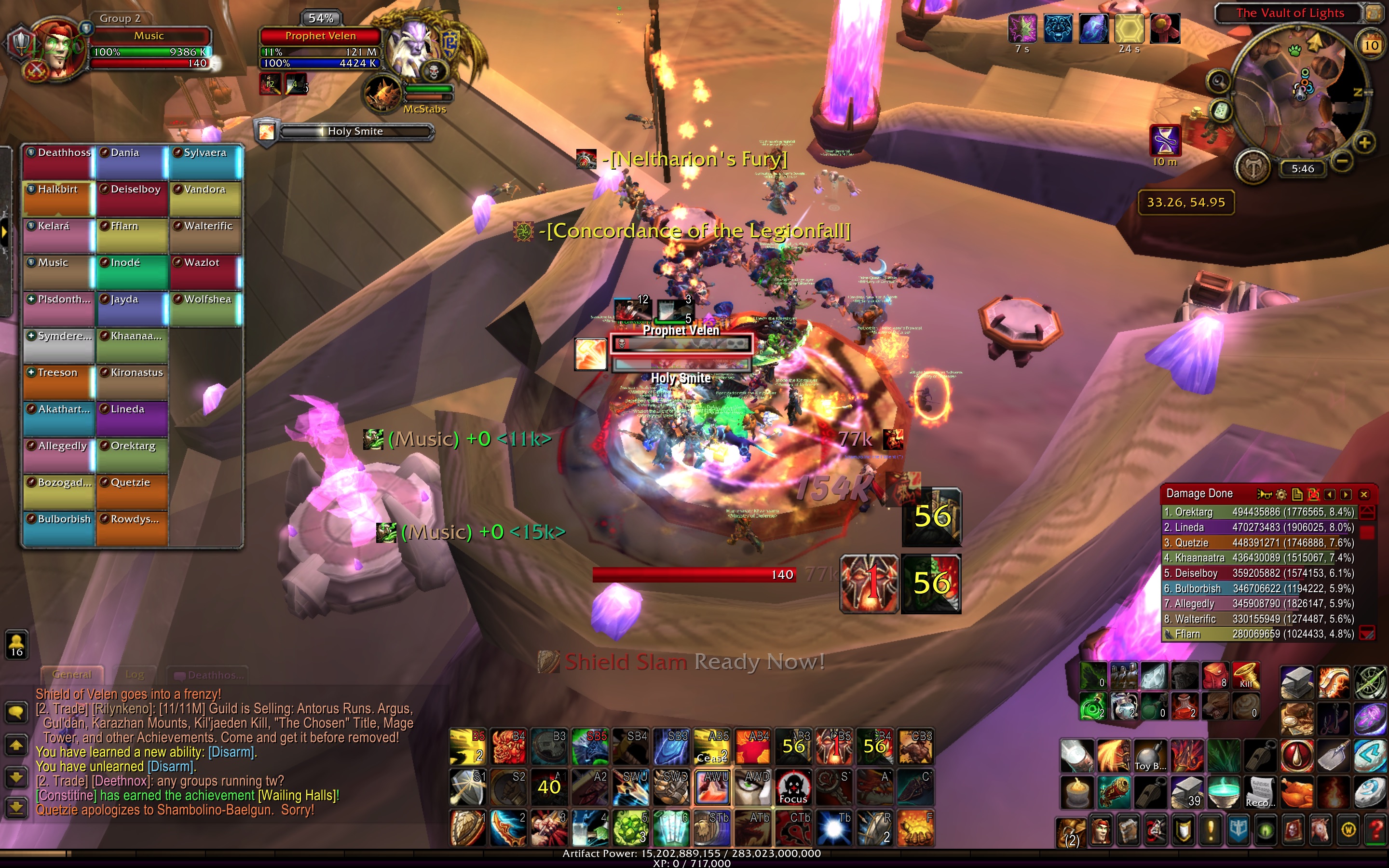This screenshot has height=868, width=1389.
Task: Select Deathhoss in the raid frames
Action: point(58,162)
